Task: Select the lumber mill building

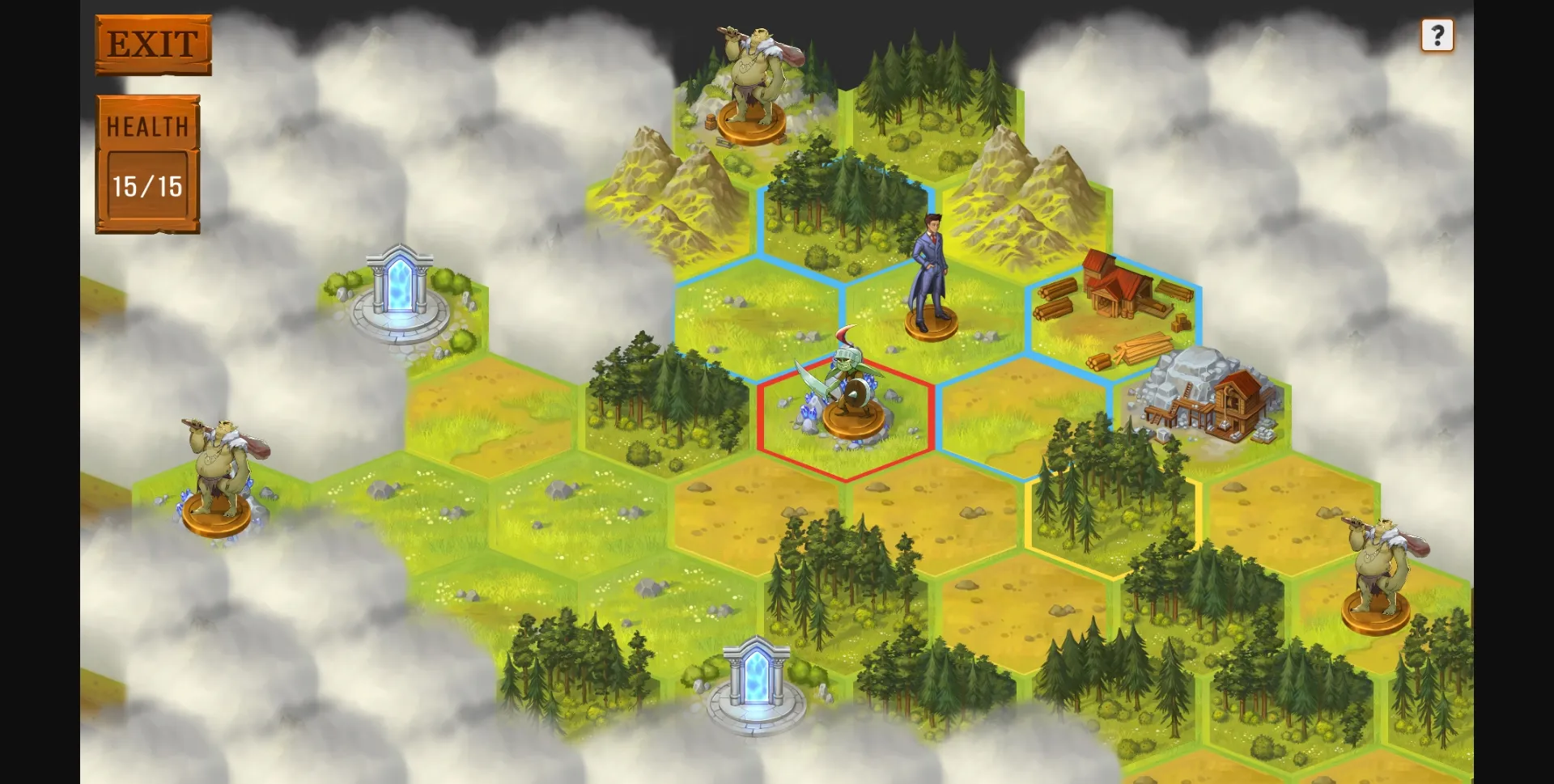Action: (x=1119, y=291)
